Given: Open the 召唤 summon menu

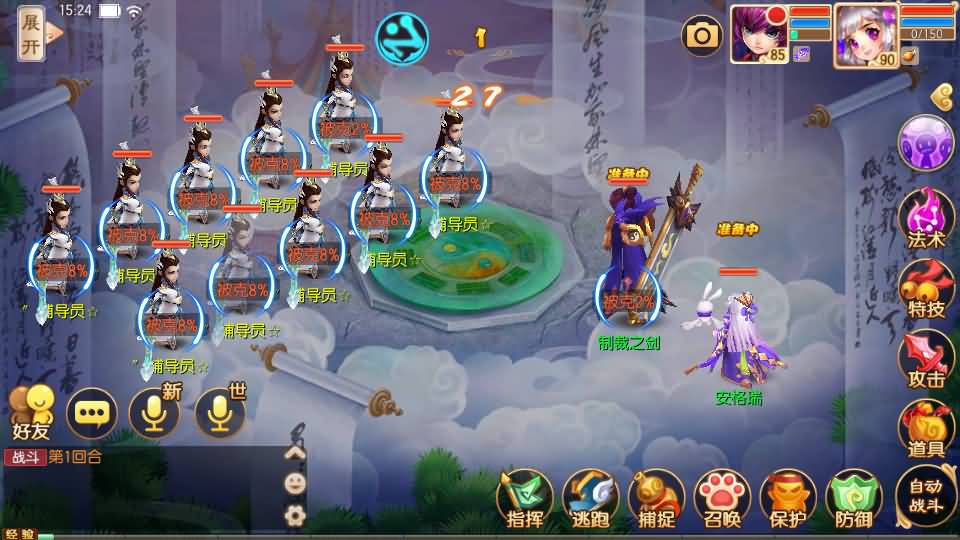Looking at the screenshot, I should click(723, 498).
